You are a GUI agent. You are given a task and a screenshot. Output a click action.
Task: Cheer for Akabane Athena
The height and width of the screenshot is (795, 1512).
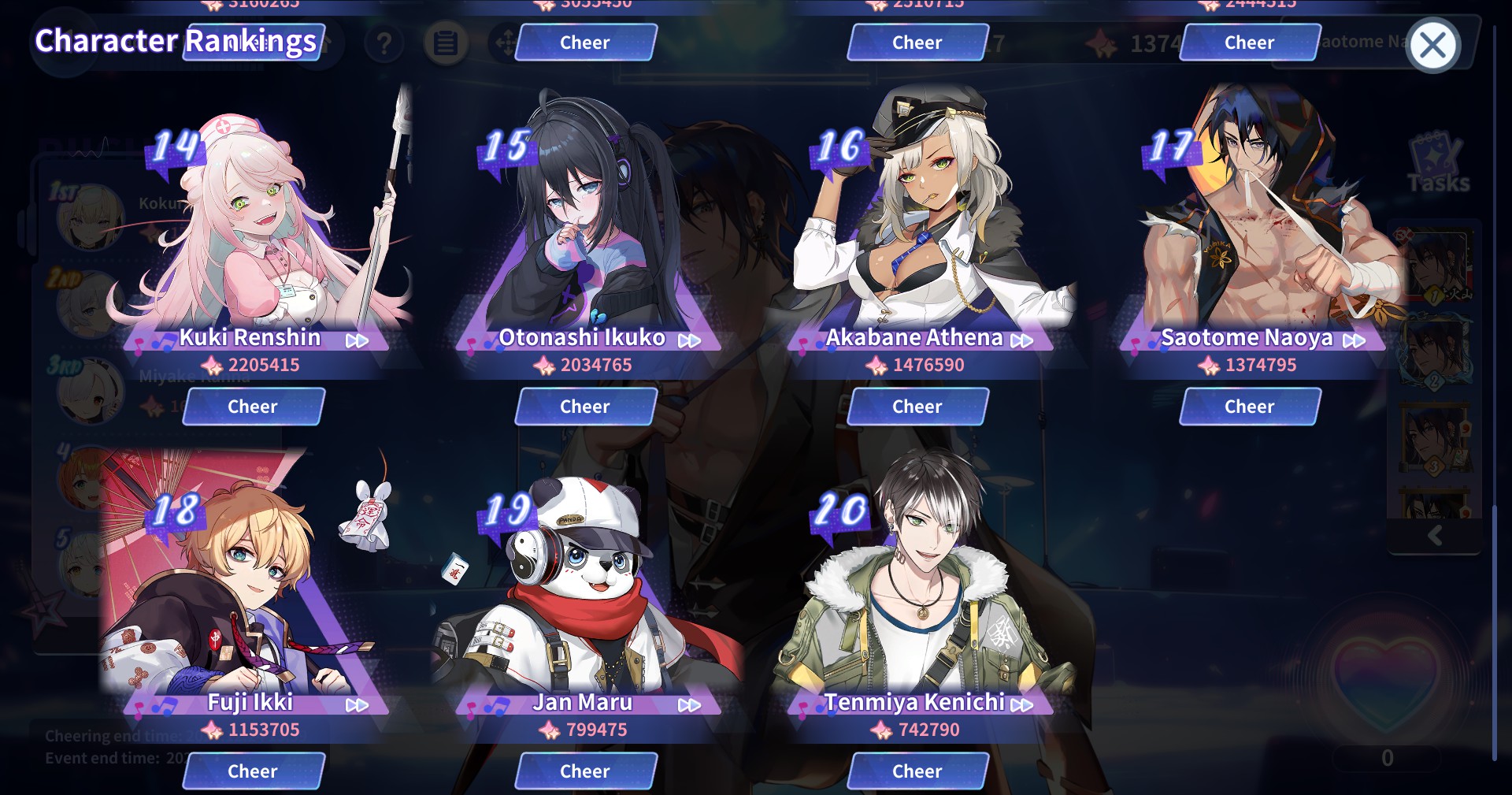917,407
